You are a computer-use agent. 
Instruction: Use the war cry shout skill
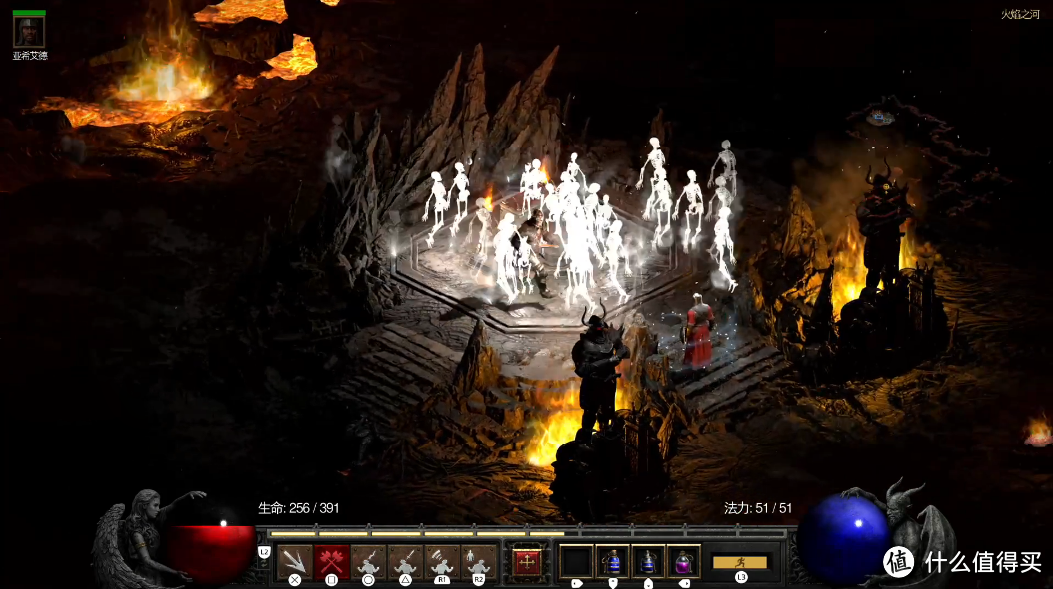click(442, 562)
